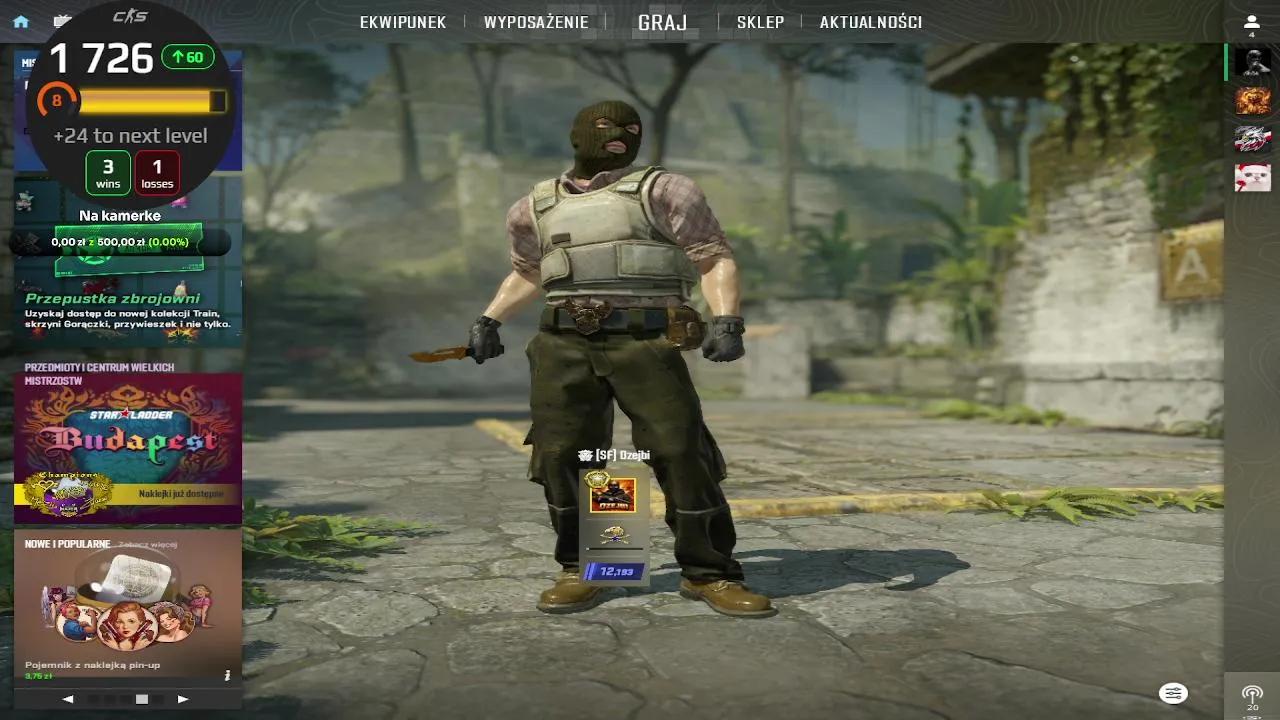Image resolution: width=1280 pixels, height=720 pixels.
Task: Open the agent customization sliders icon
Action: [1173, 693]
